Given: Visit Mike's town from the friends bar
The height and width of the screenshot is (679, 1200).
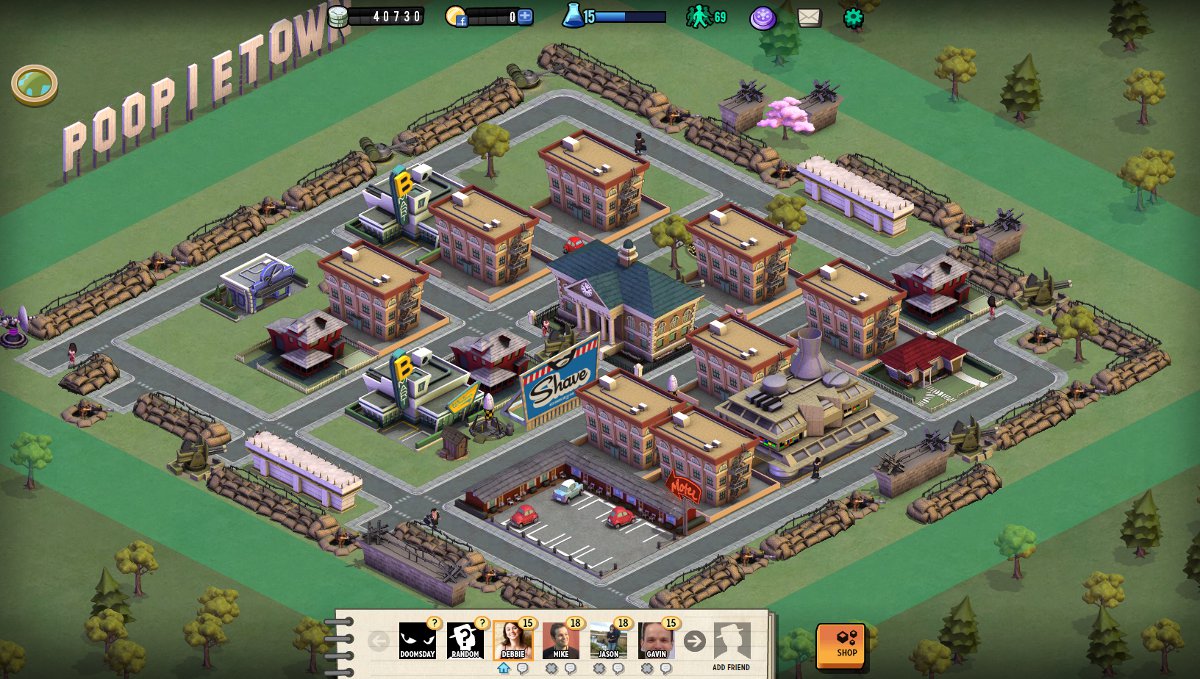Looking at the screenshot, I should coord(560,640).
